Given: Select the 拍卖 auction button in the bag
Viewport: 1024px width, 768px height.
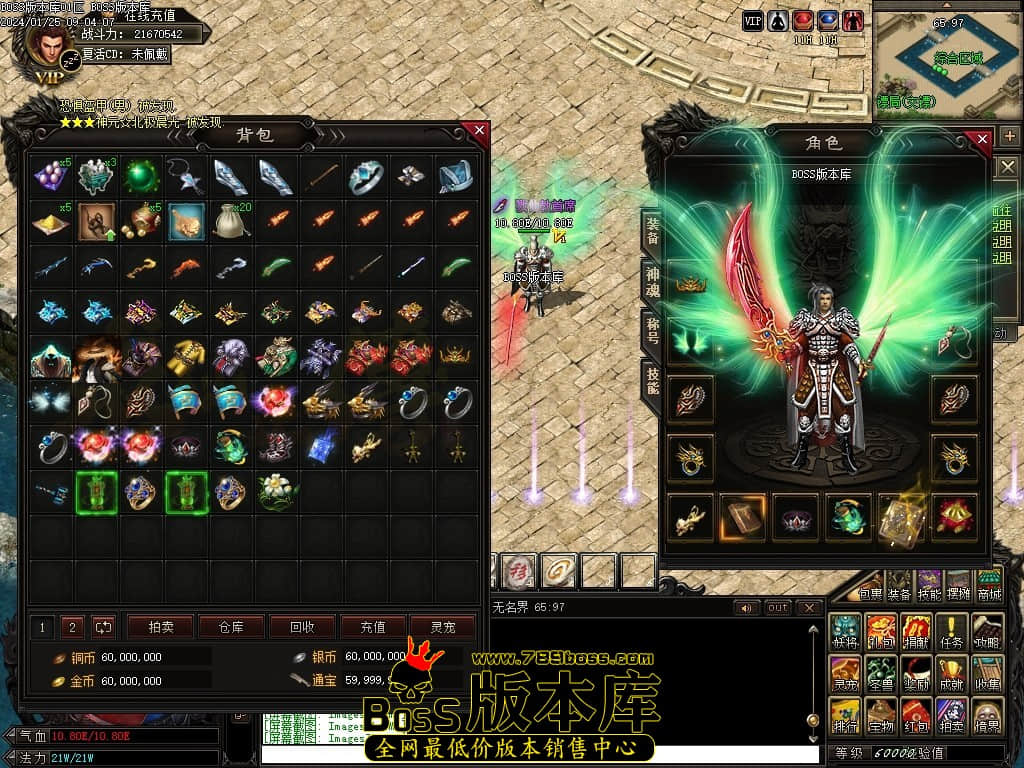Looking at the screenshot, I should [160, 627].
